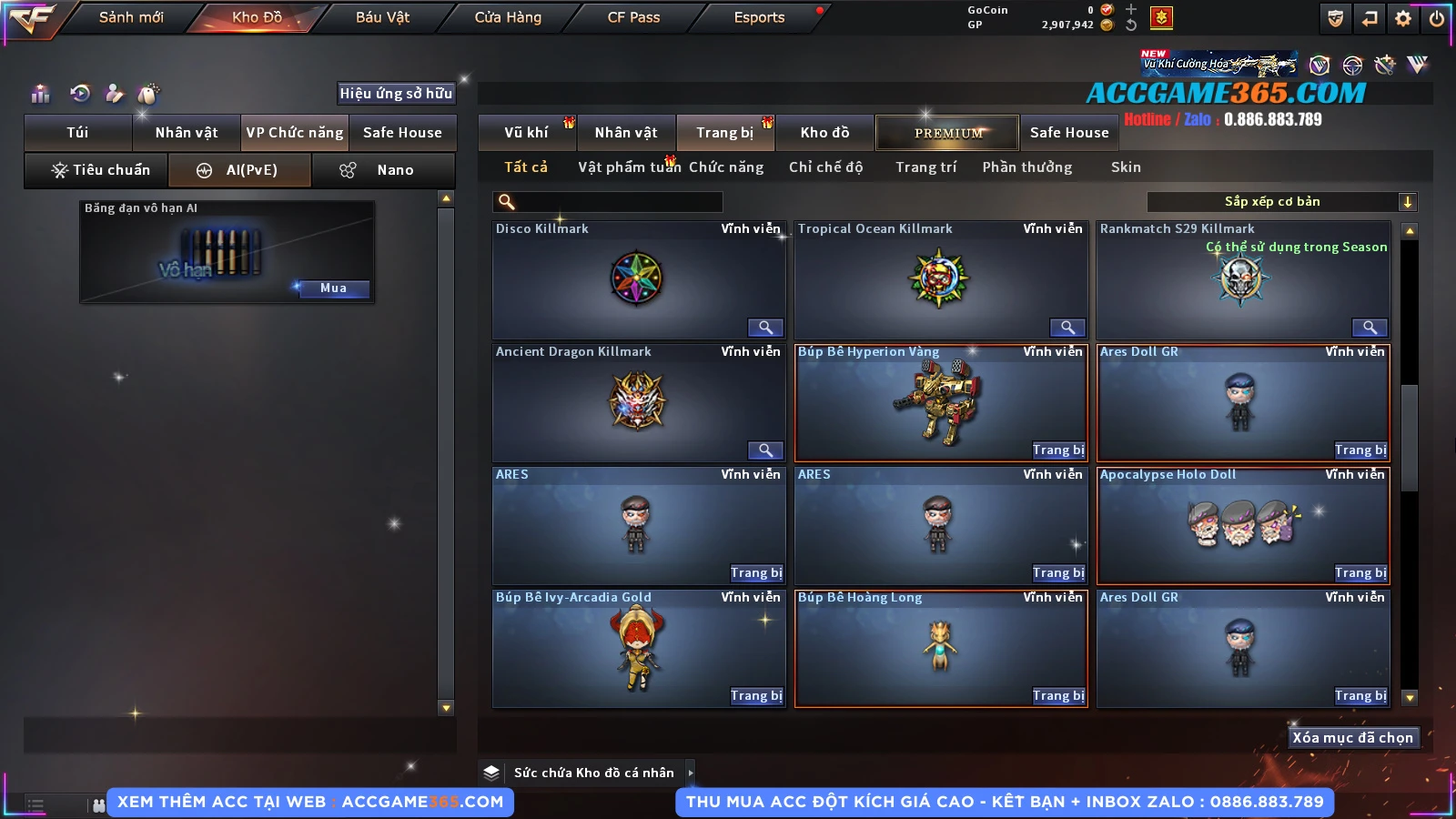Click Xóa mục đã chọn button
This screenshot has width=1456, height=819.
point(1352,738)
